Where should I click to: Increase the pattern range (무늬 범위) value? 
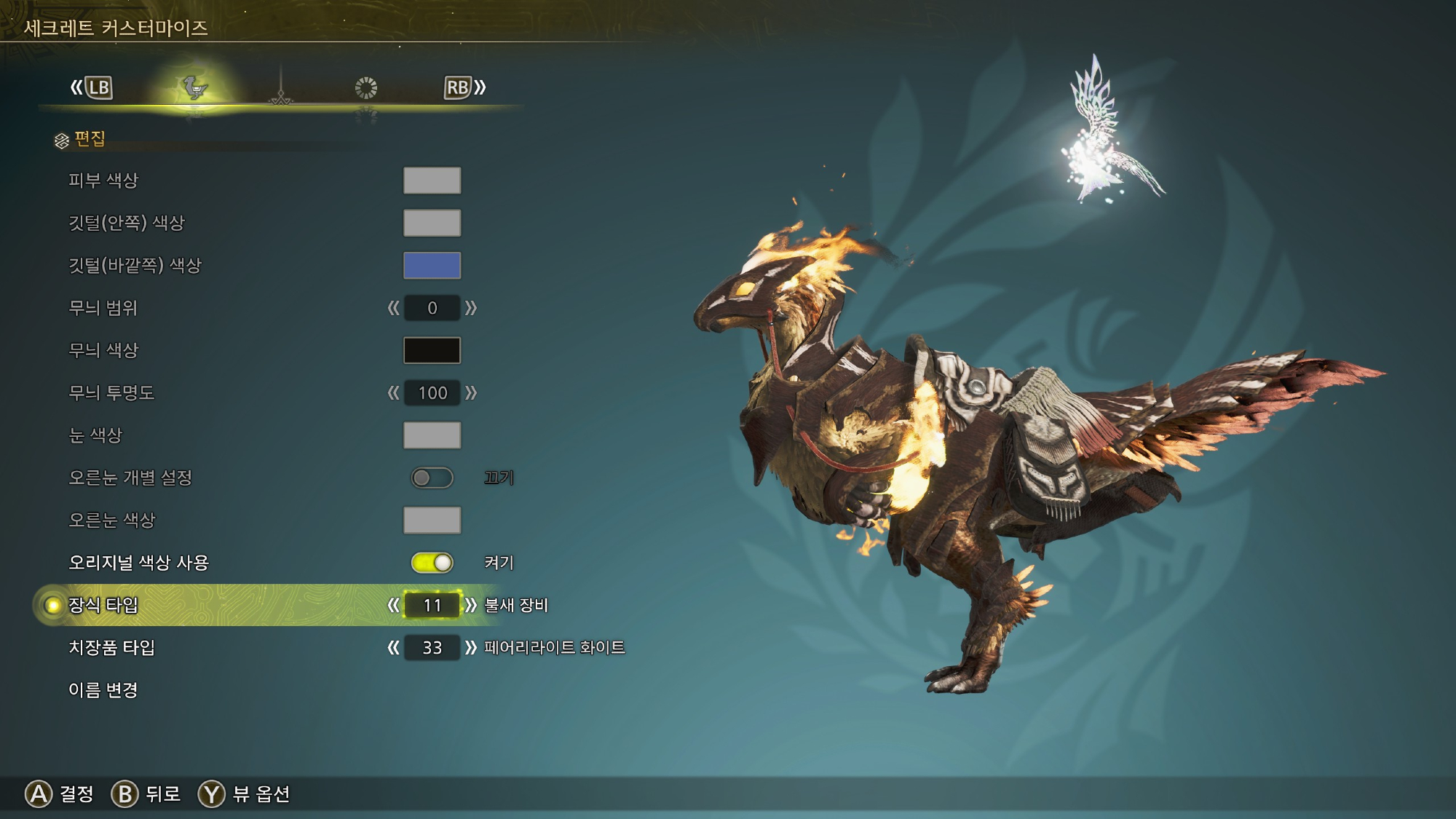471,308
